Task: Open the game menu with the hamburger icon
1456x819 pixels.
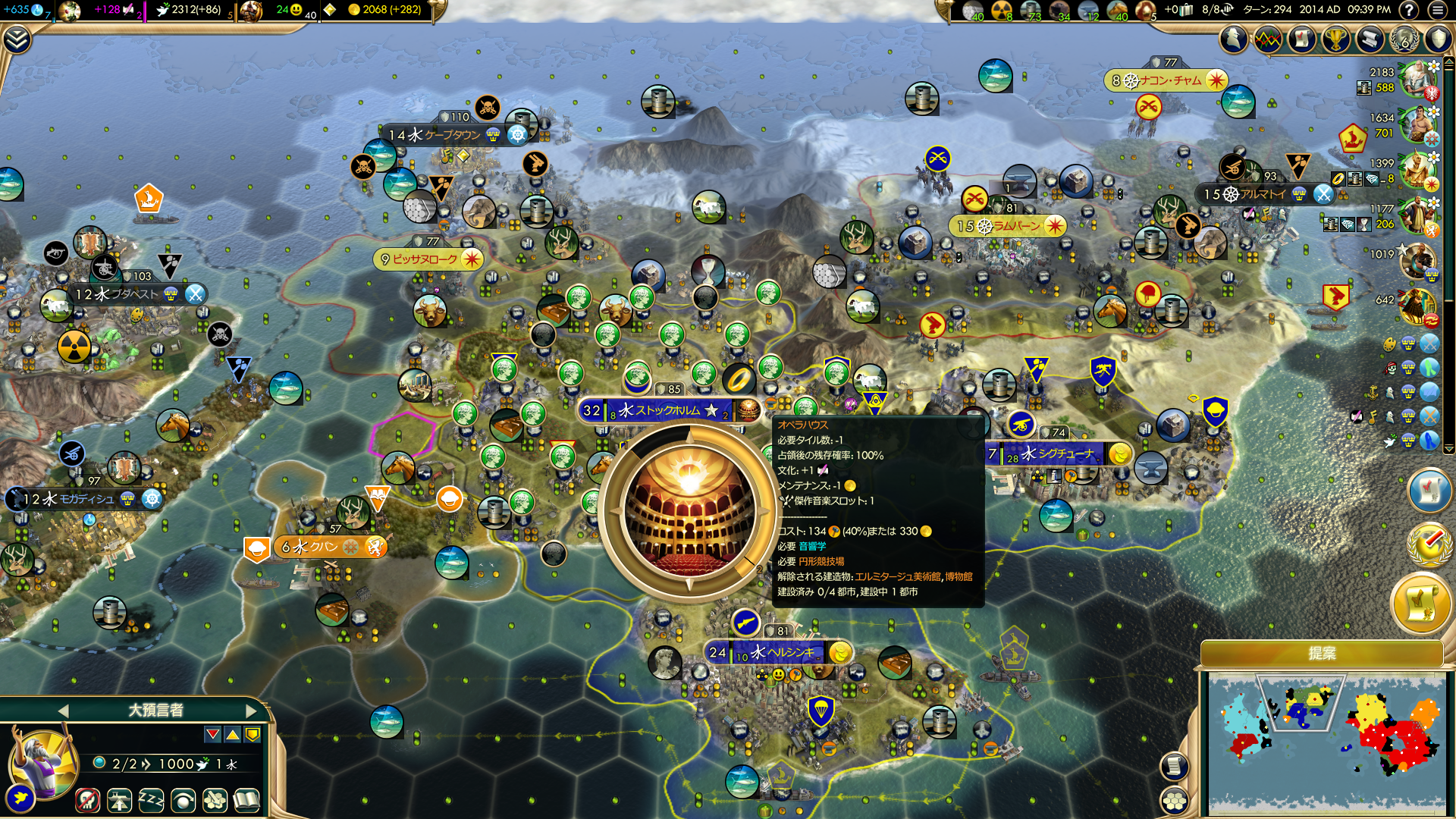Action: coord(1436,10)
